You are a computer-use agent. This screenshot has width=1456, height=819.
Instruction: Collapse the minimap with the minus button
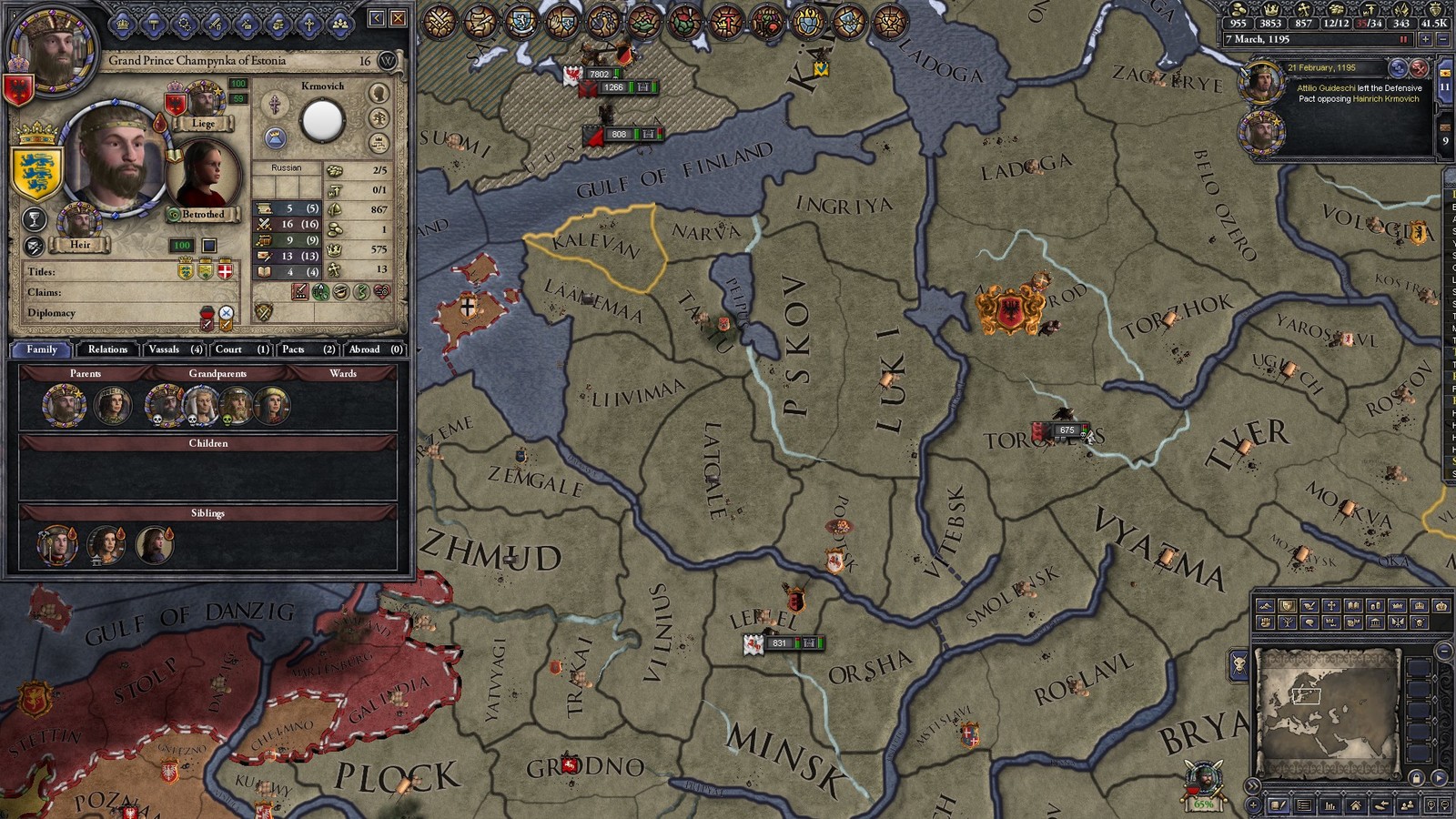tap(1444, 652)
